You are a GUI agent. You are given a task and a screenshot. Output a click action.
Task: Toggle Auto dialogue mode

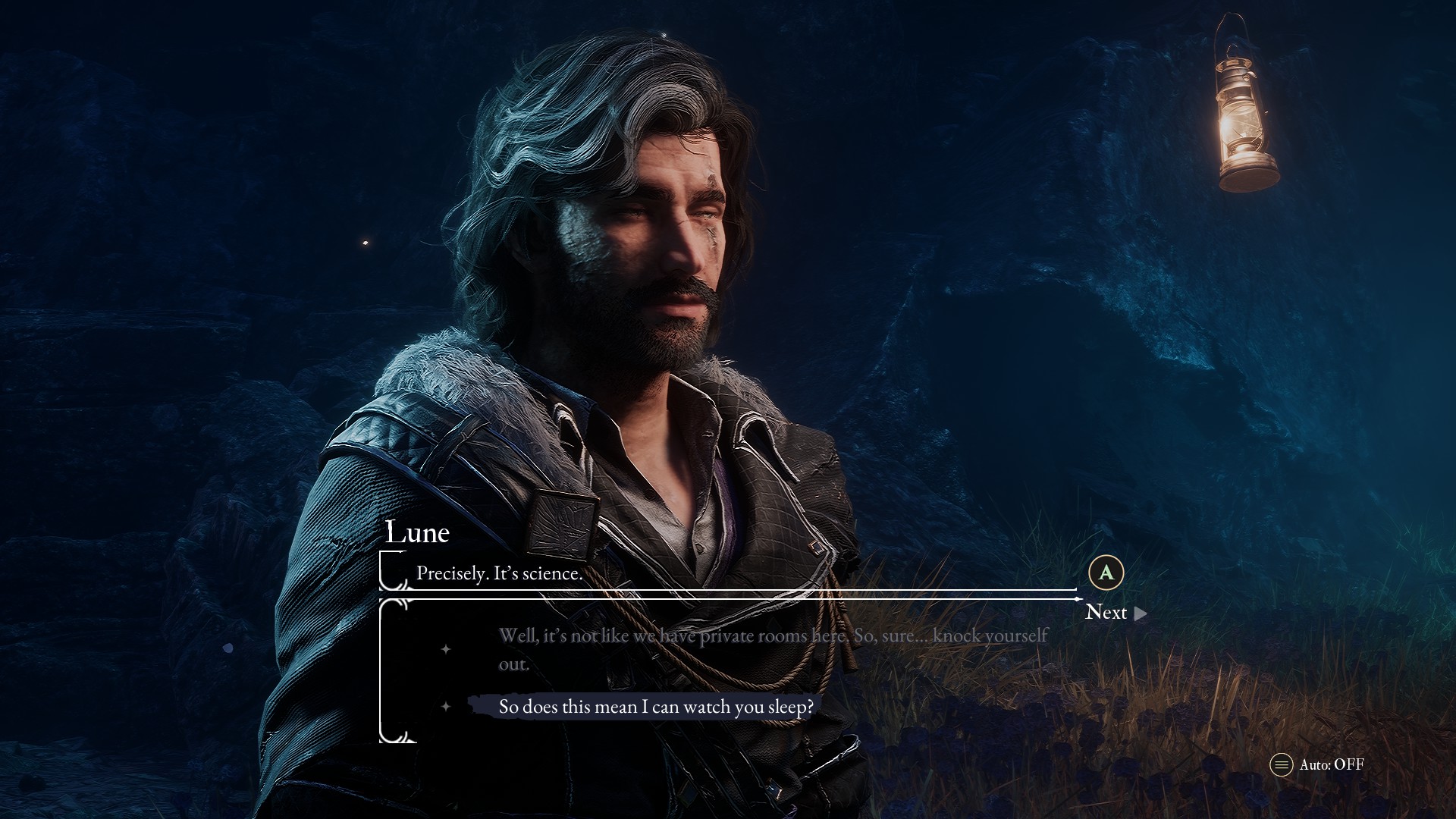[1316, 764]
